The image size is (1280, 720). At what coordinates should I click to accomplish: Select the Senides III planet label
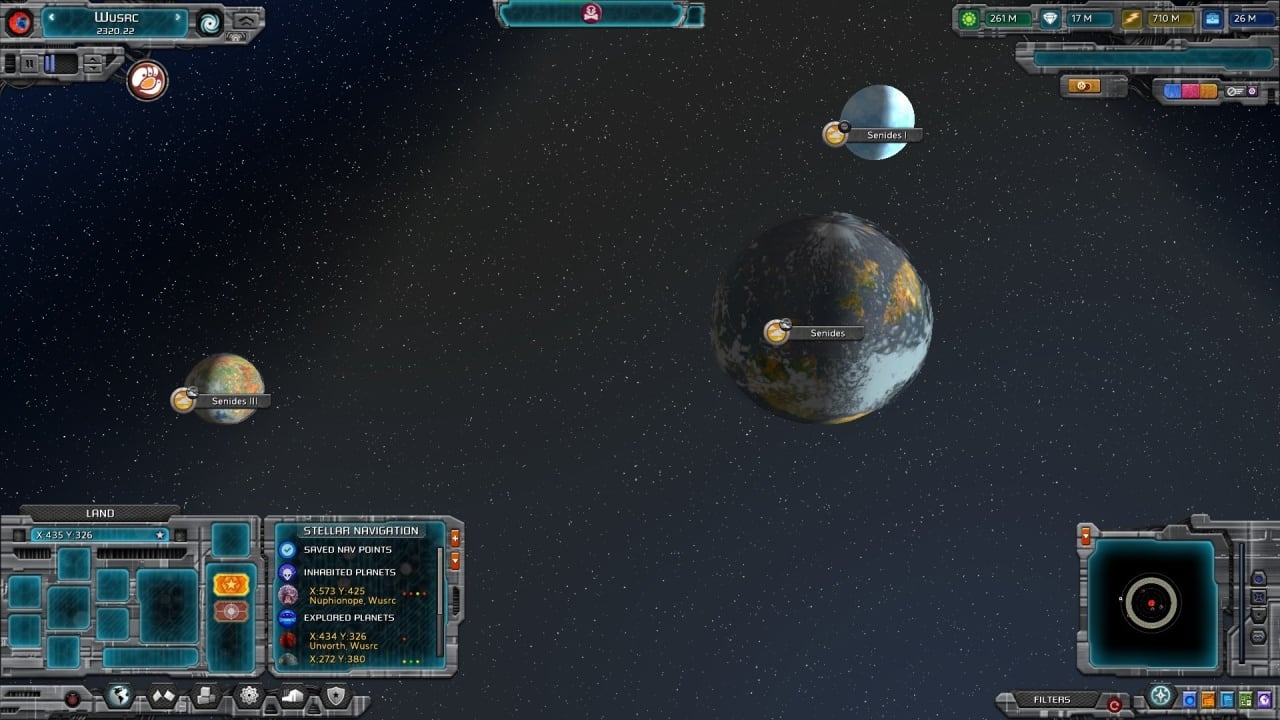pos(235,401)
